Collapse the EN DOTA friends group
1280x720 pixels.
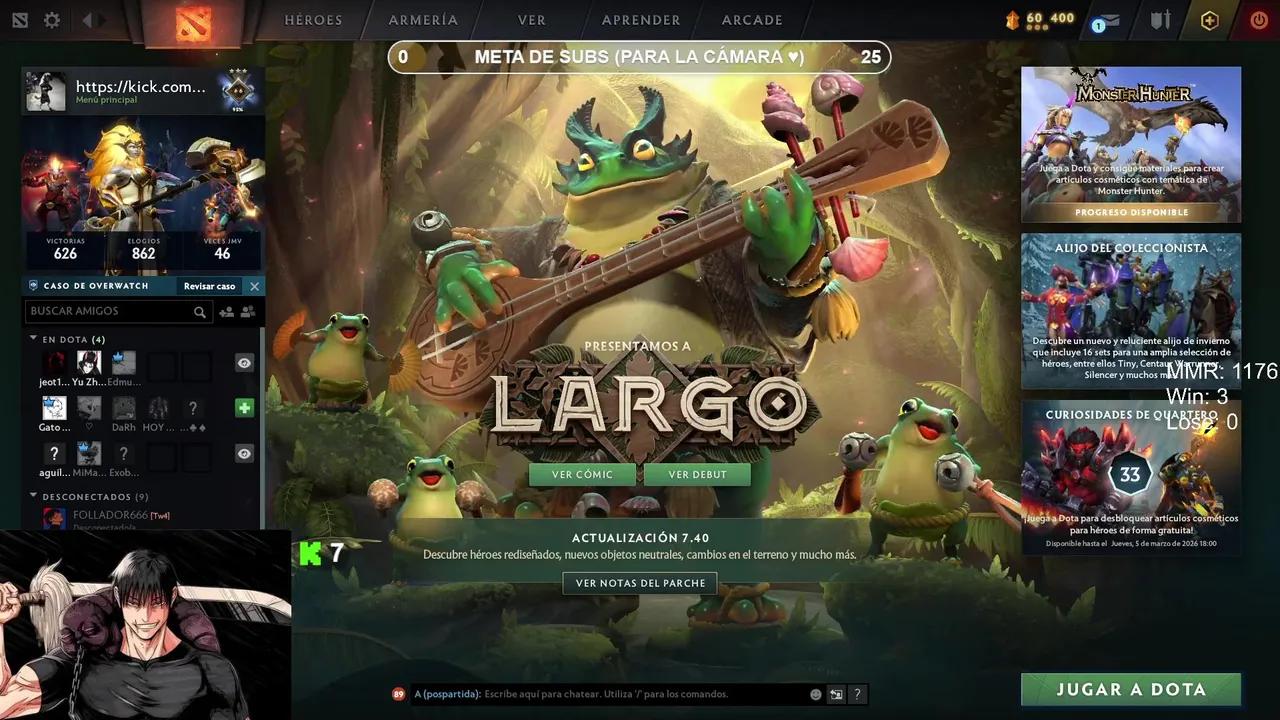coord(32,339)
